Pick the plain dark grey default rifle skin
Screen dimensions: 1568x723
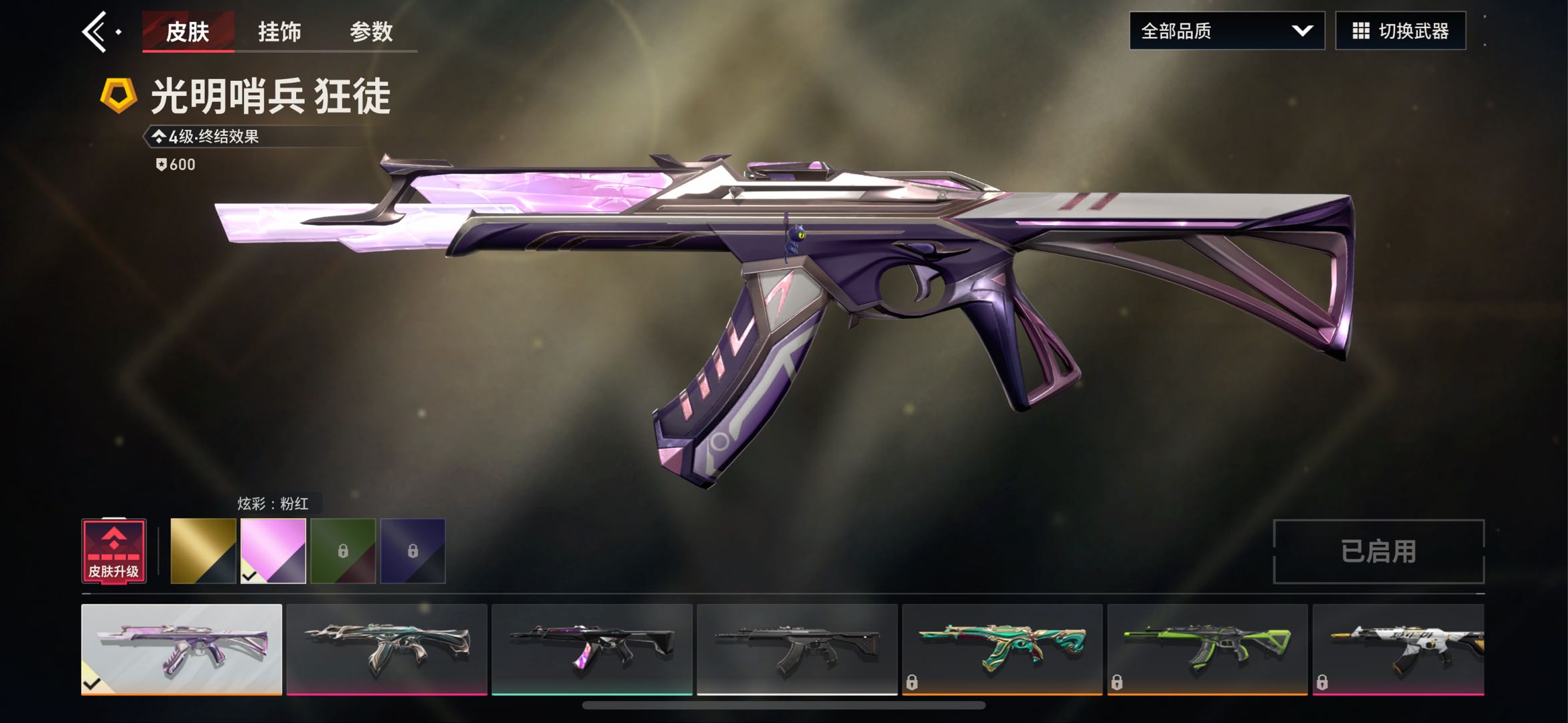tap(797, 649)
